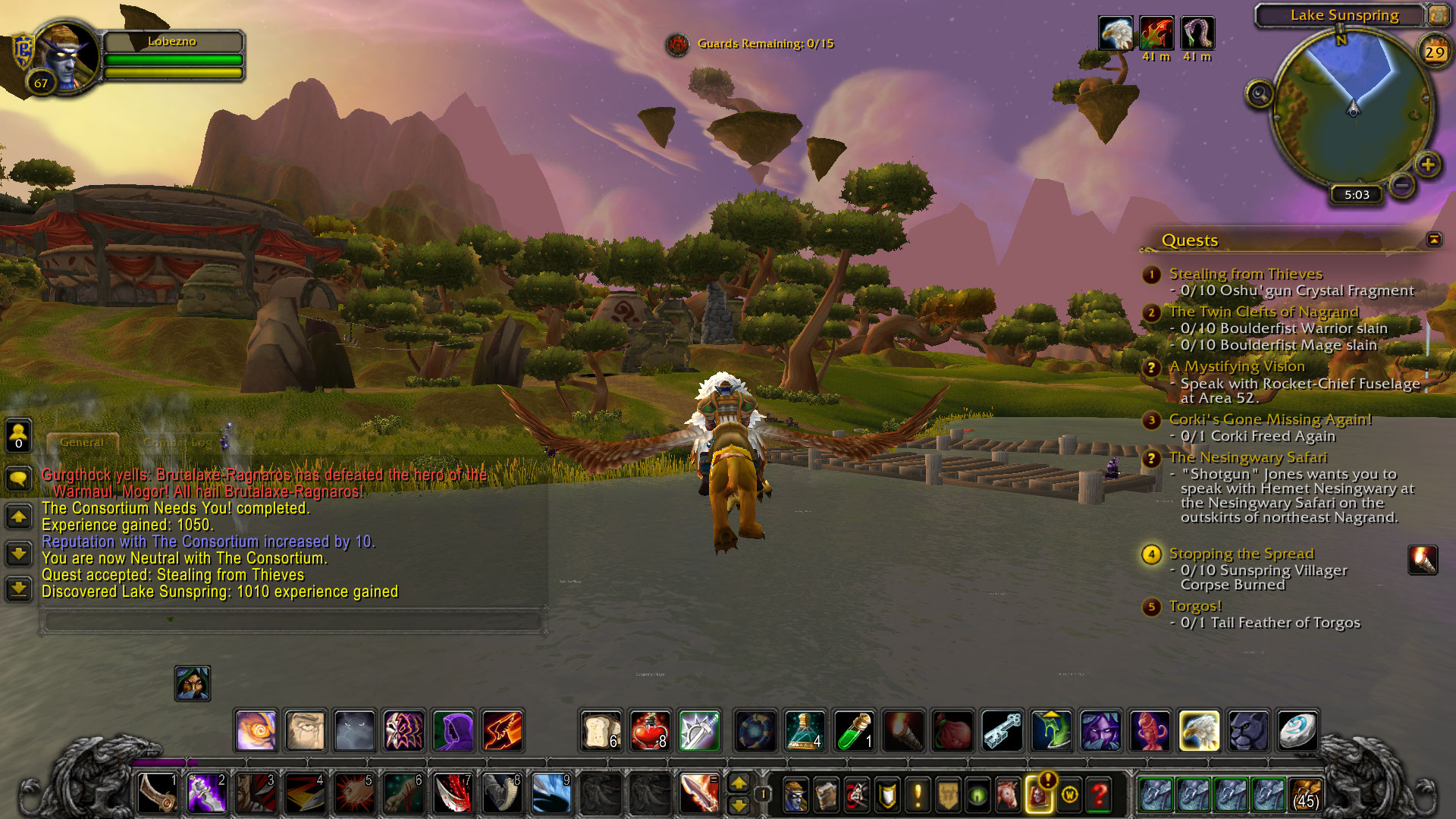The image size is (1456, 819).
Task: Open the backpack bag with 45 slots
Action: [1305, 795]
